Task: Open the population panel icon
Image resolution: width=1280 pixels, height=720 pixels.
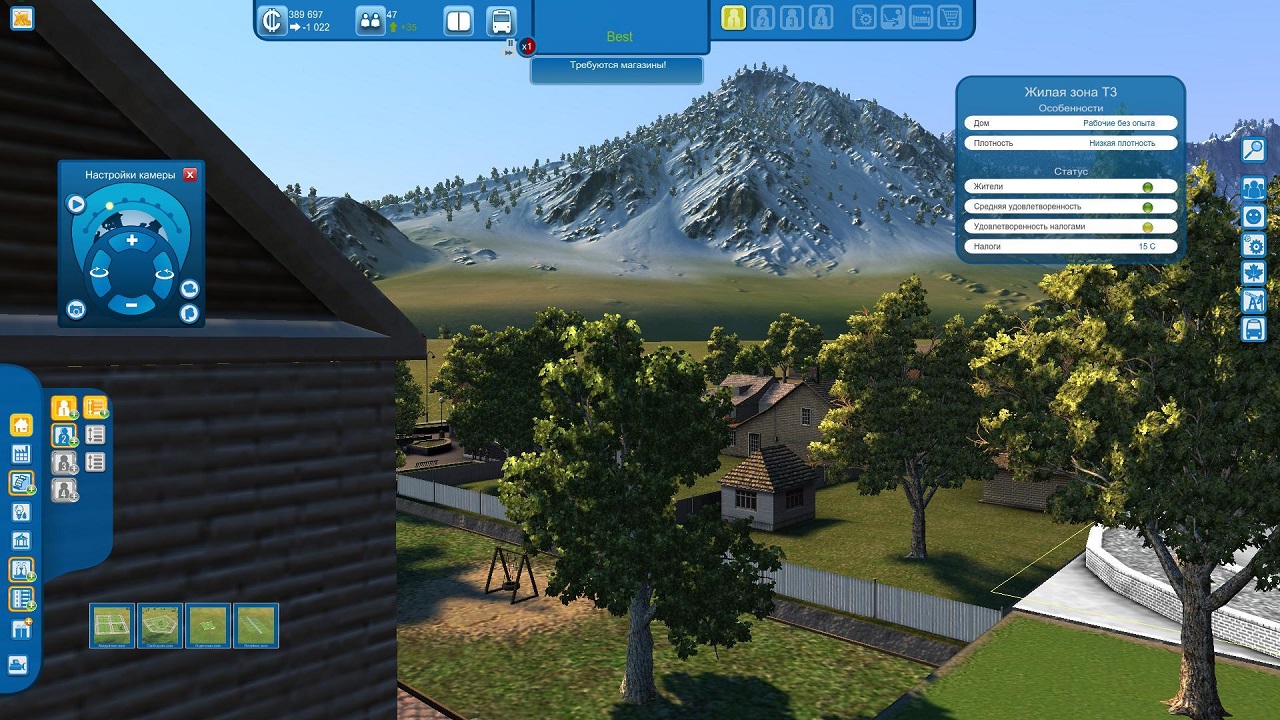Action: pos(370,20)
